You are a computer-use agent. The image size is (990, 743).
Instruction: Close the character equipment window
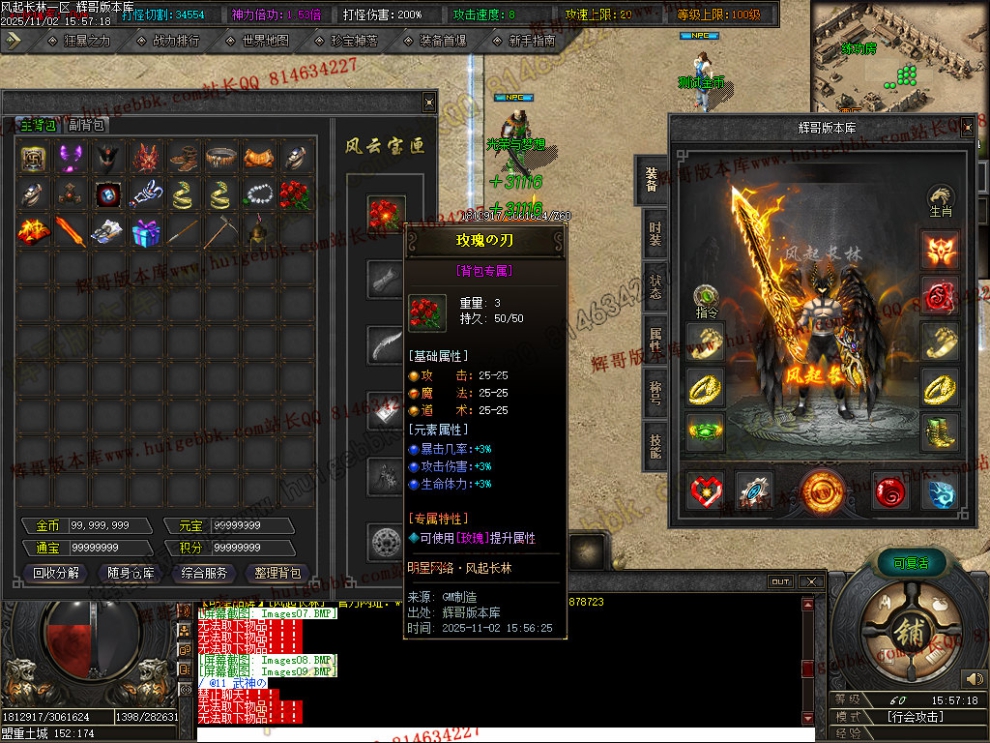[967, 127]
